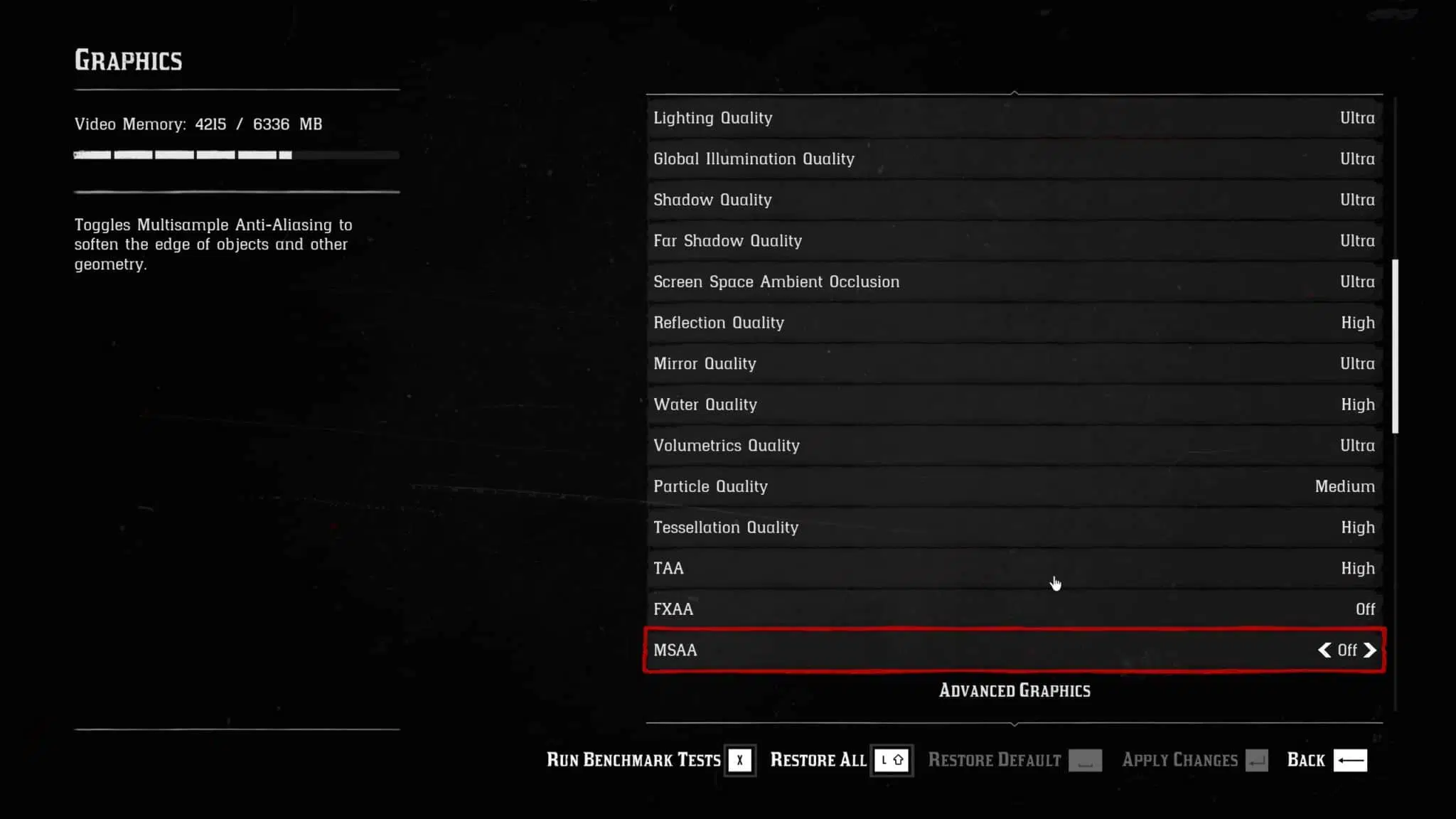Toggle TAA away from High
1456x819 pixels.
1013,568
